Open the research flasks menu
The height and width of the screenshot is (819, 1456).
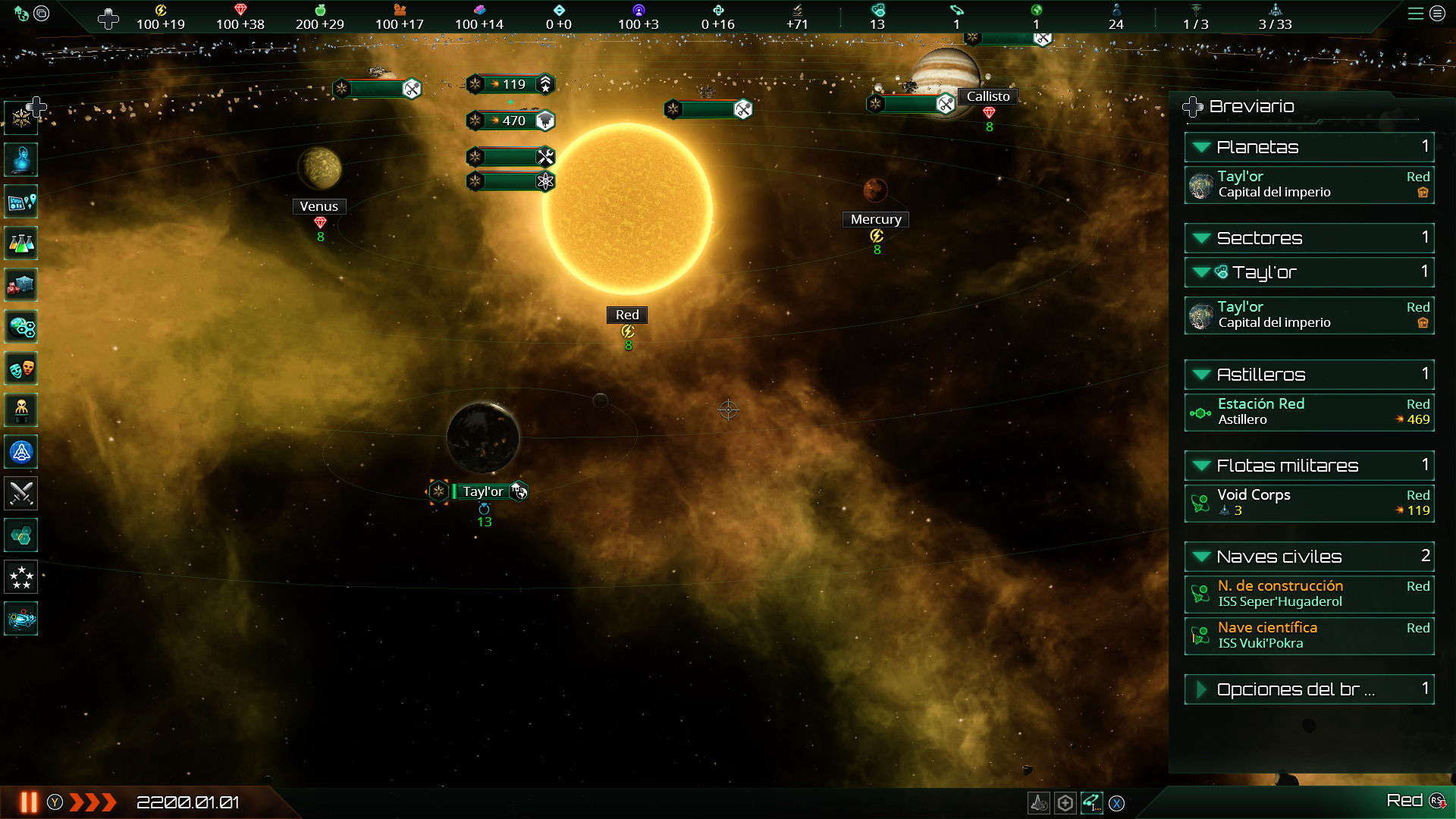point(21,243)
